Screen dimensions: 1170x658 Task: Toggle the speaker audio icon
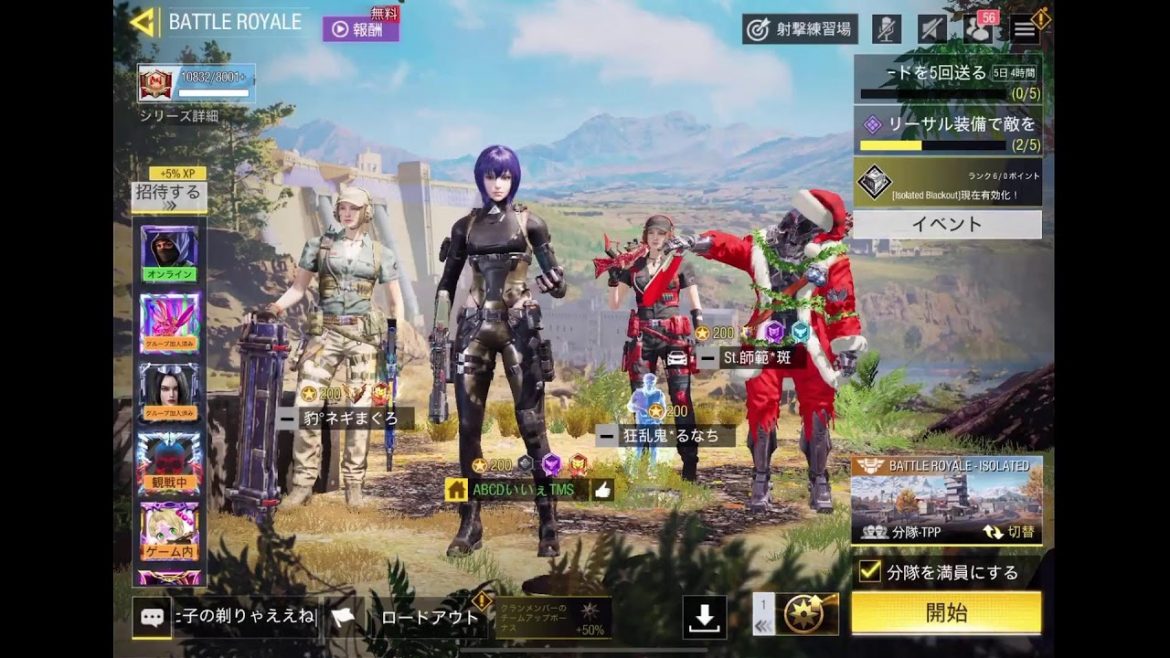(932, 29)
